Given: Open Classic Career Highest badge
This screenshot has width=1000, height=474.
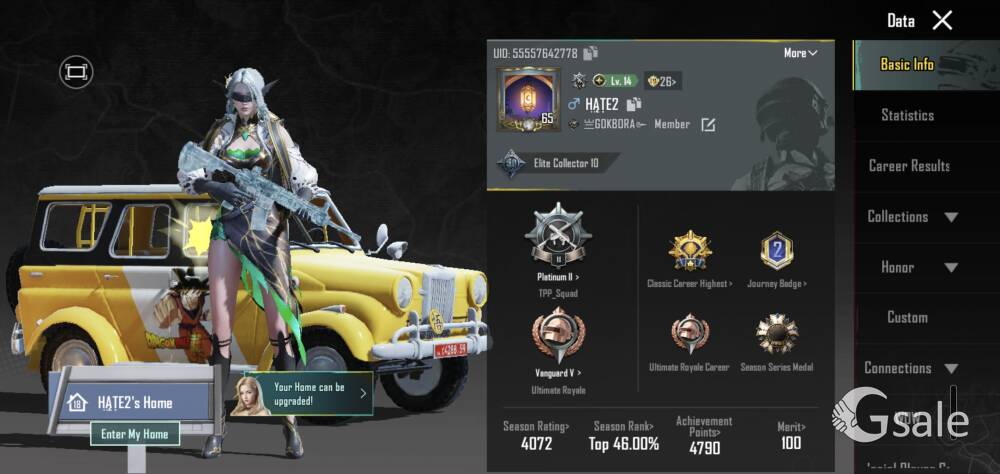Looking at the screenshot, I should click(x=689, y=253).
